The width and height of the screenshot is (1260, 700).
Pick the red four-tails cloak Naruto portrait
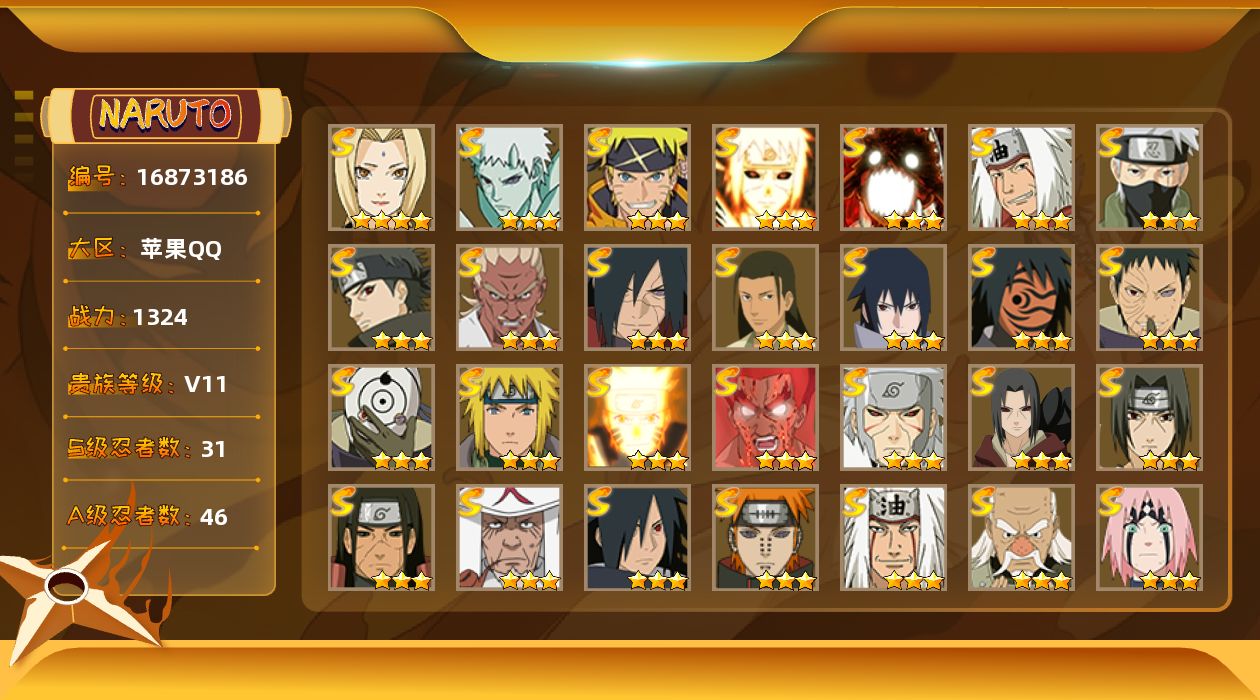click(x=893, y=177)
